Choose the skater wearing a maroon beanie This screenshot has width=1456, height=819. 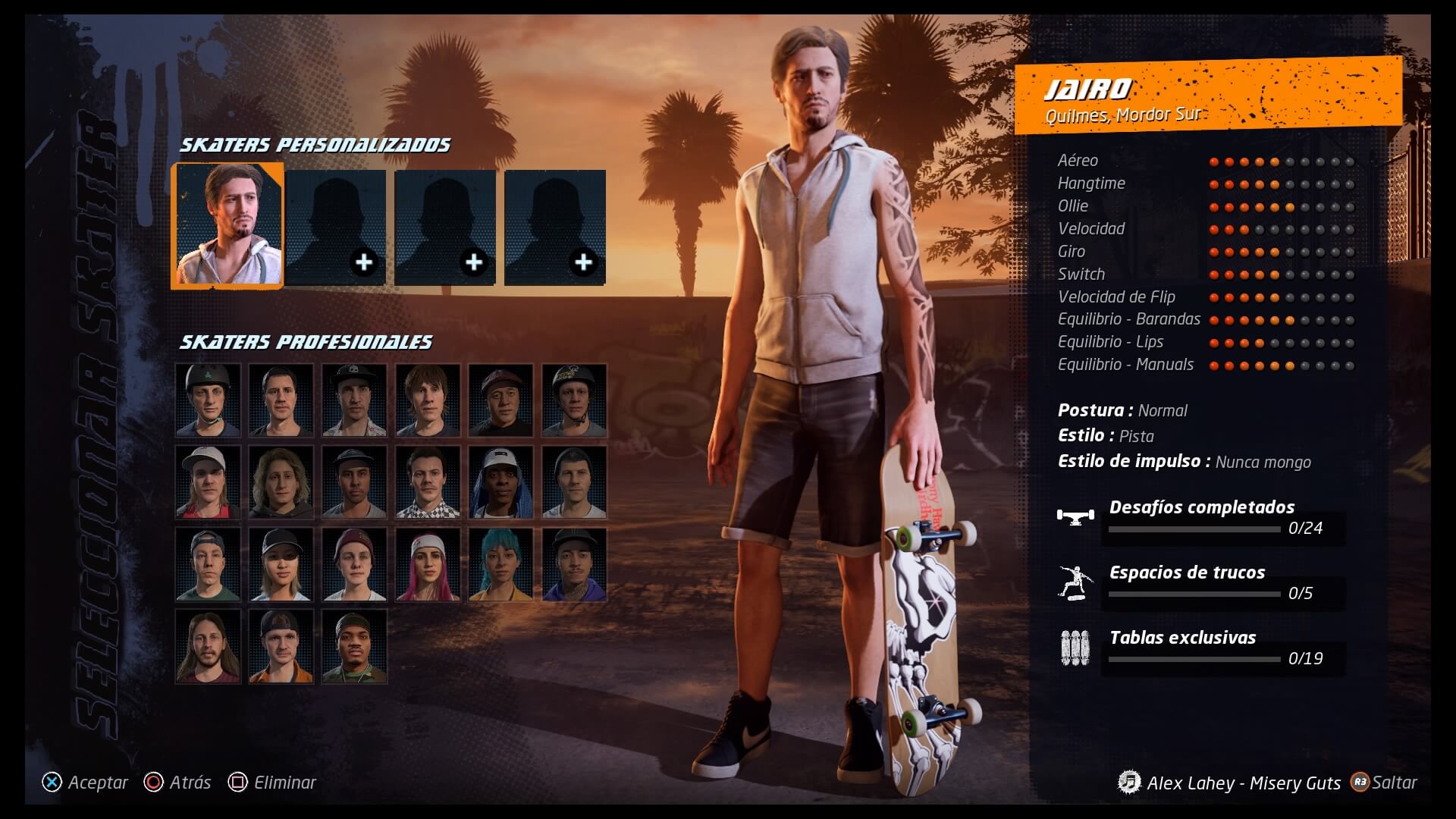pyautogui.click(x=354, y=564)
